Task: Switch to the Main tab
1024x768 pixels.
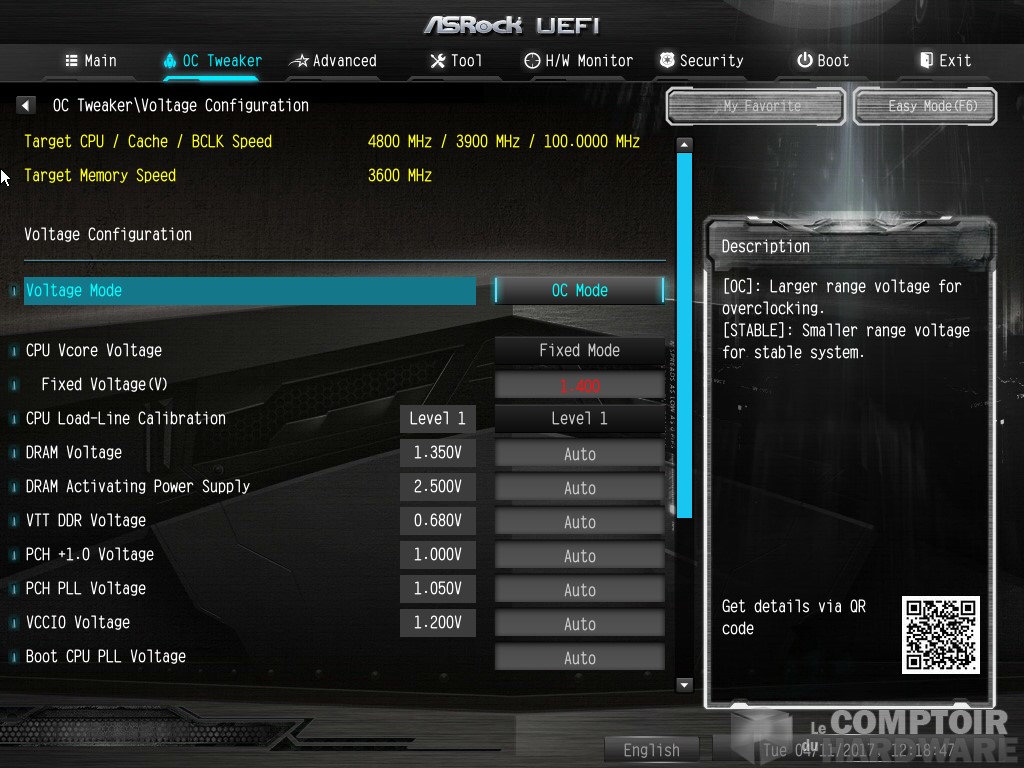Action: coord(91,61)
